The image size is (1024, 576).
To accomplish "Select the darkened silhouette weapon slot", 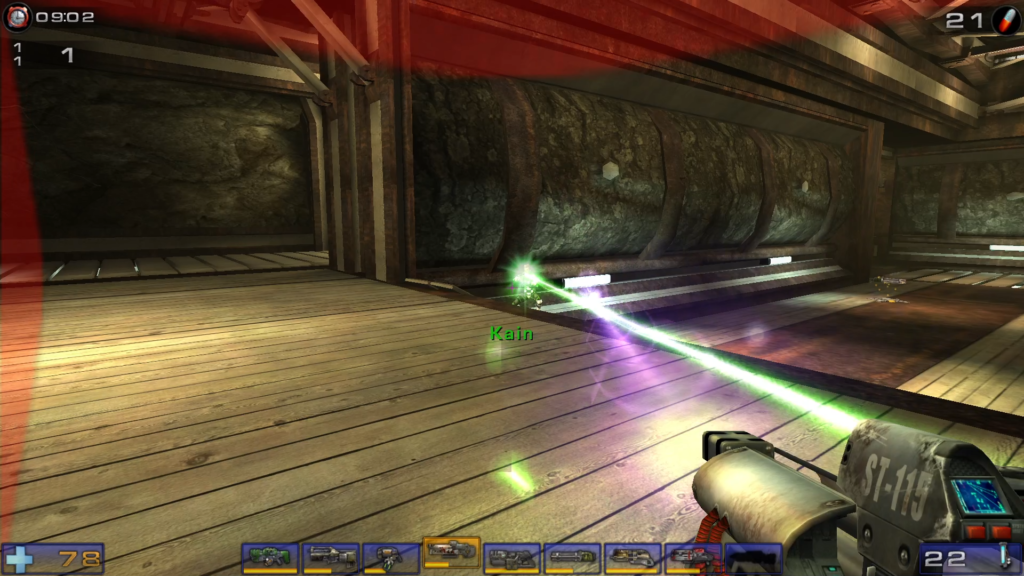I will (753, 558).
